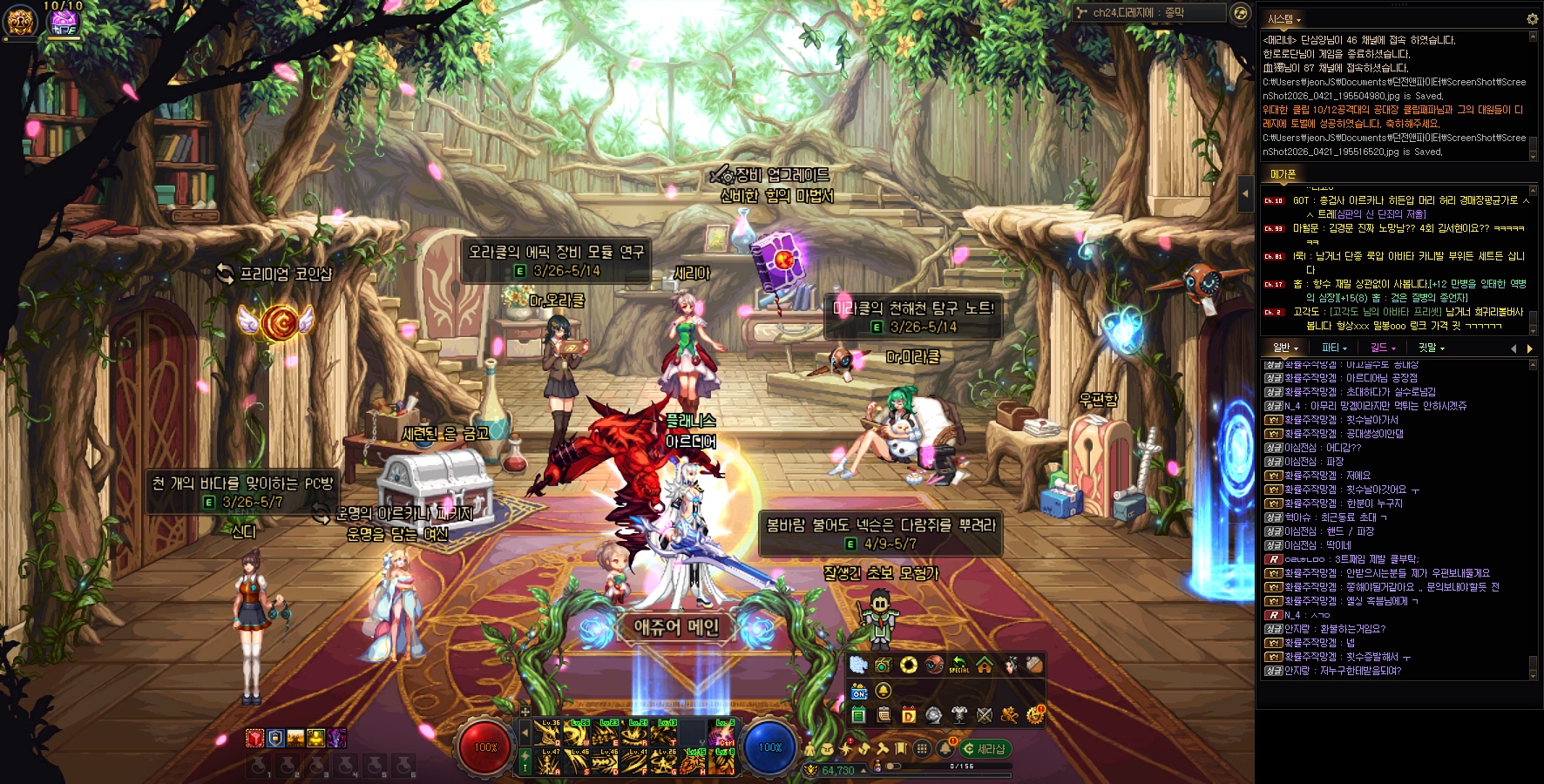Viewport: 1544px width, 784px height.
Task: Open the Sera Shop (세라샵) button
Action: pos(985,749)
